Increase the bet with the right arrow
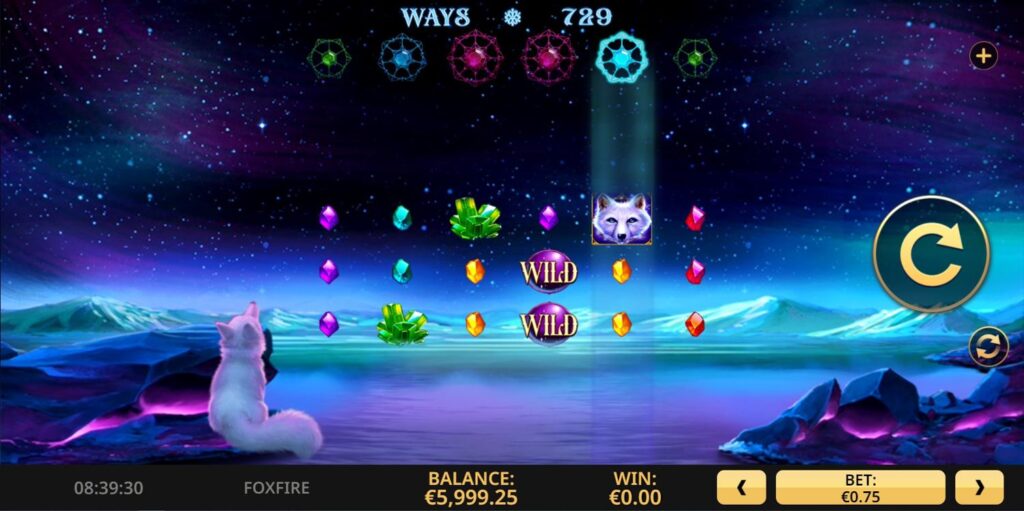This screenshot has height=511, width=1024. 978,488
